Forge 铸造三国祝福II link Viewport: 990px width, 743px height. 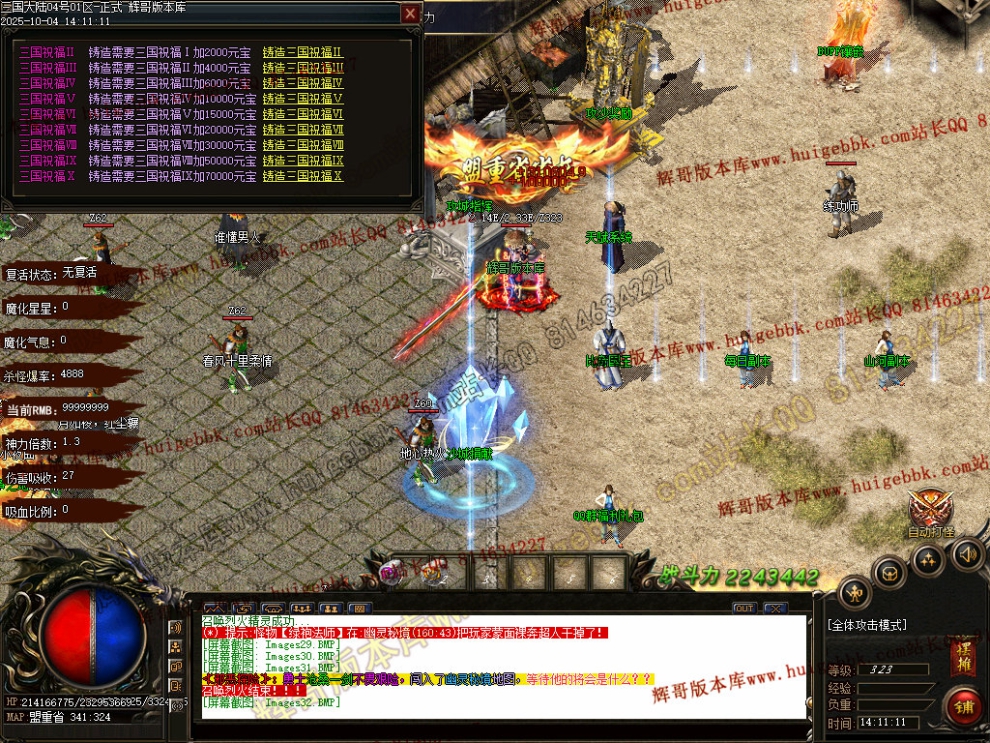coord(302,53)
